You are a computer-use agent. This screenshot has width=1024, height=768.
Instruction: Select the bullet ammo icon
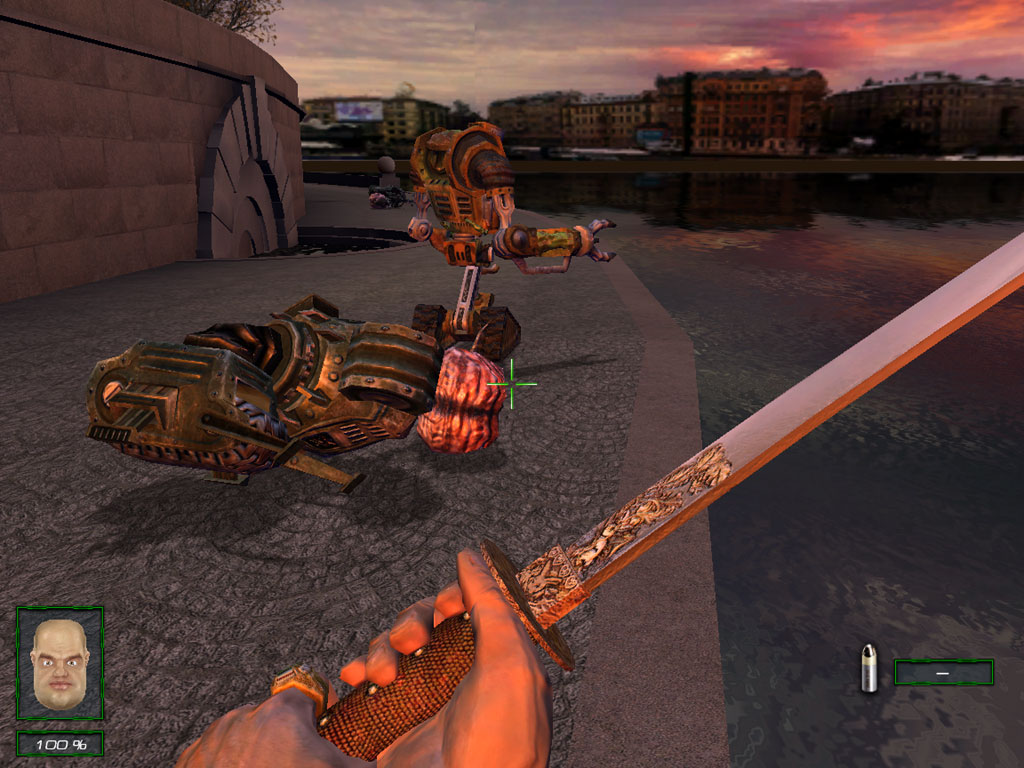(869, 669)
